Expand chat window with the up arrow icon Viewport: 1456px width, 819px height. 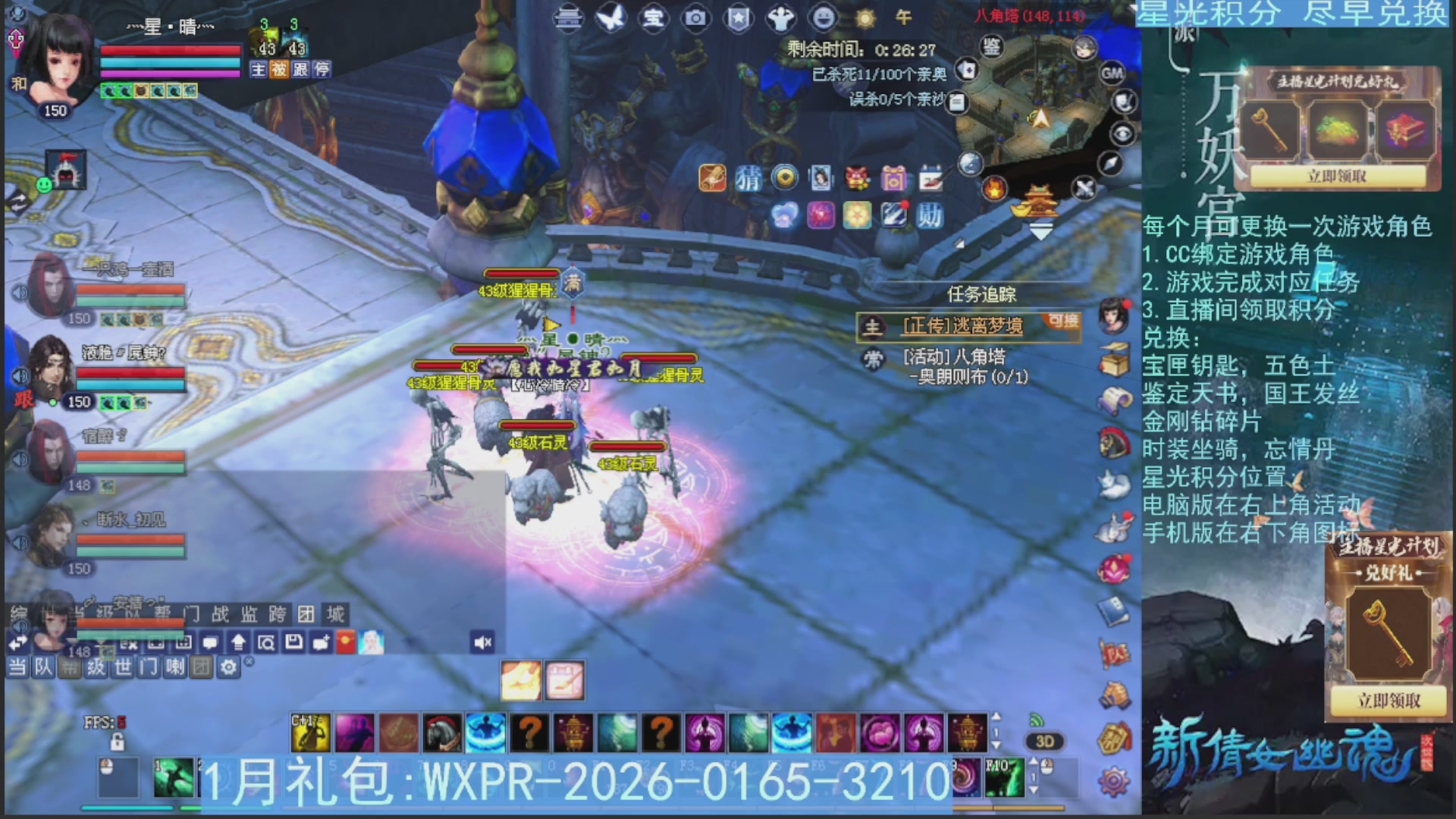coord(238,642)
